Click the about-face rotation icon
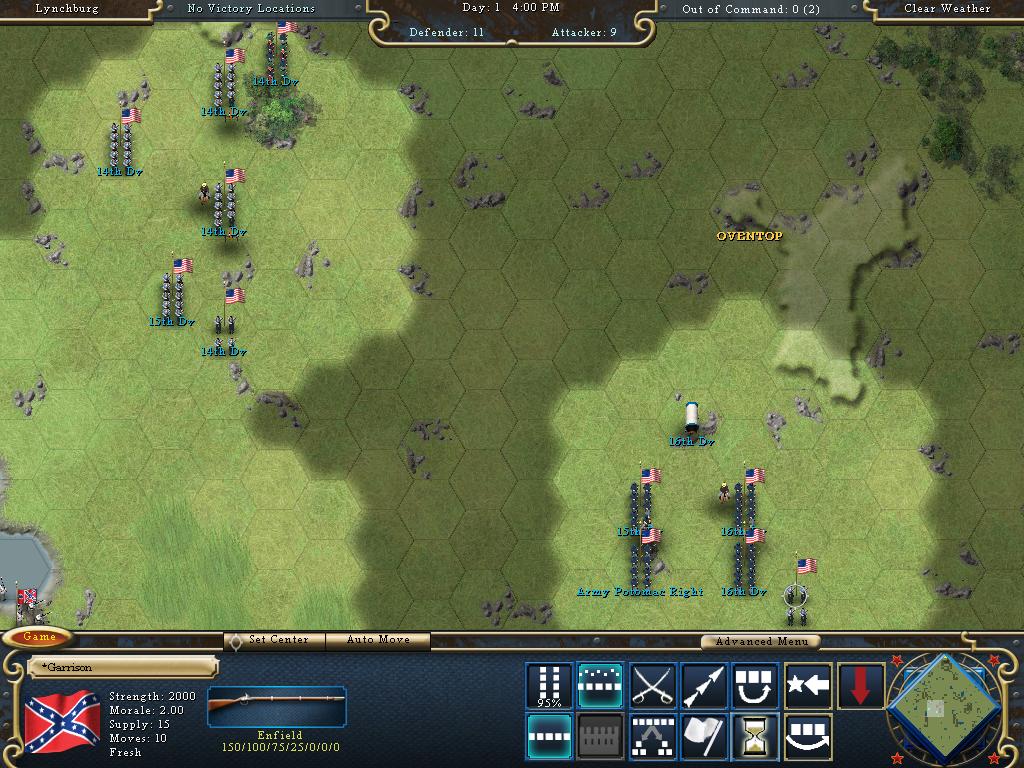 (756, 685)
